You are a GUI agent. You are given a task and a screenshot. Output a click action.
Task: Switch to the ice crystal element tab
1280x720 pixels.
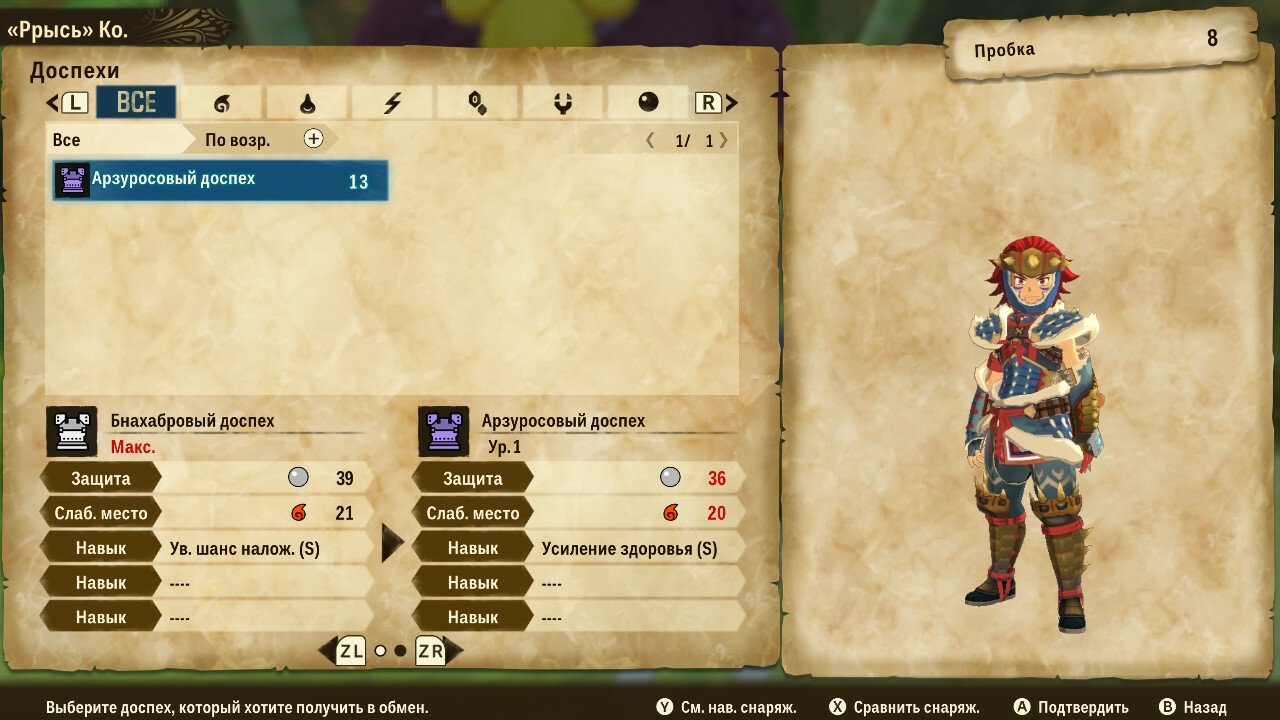pos(477,102)
